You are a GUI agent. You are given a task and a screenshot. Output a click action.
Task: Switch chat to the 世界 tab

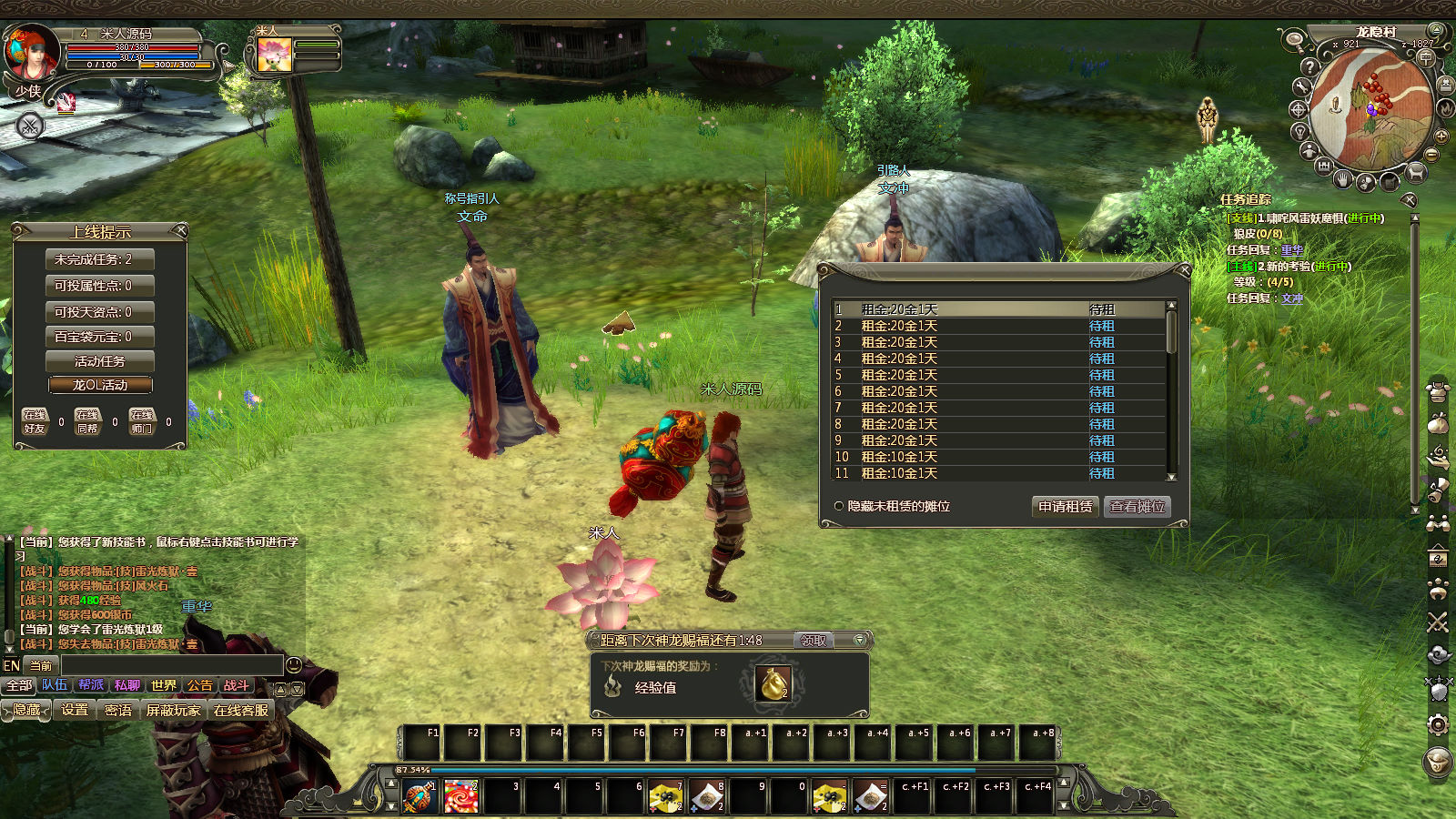click(164, 685)
